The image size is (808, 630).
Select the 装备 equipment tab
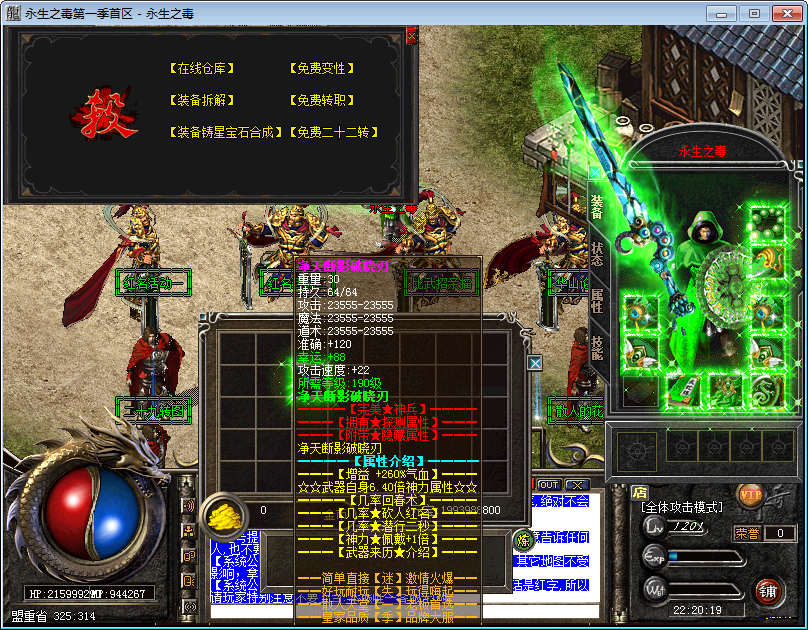(x=597, y=206)
